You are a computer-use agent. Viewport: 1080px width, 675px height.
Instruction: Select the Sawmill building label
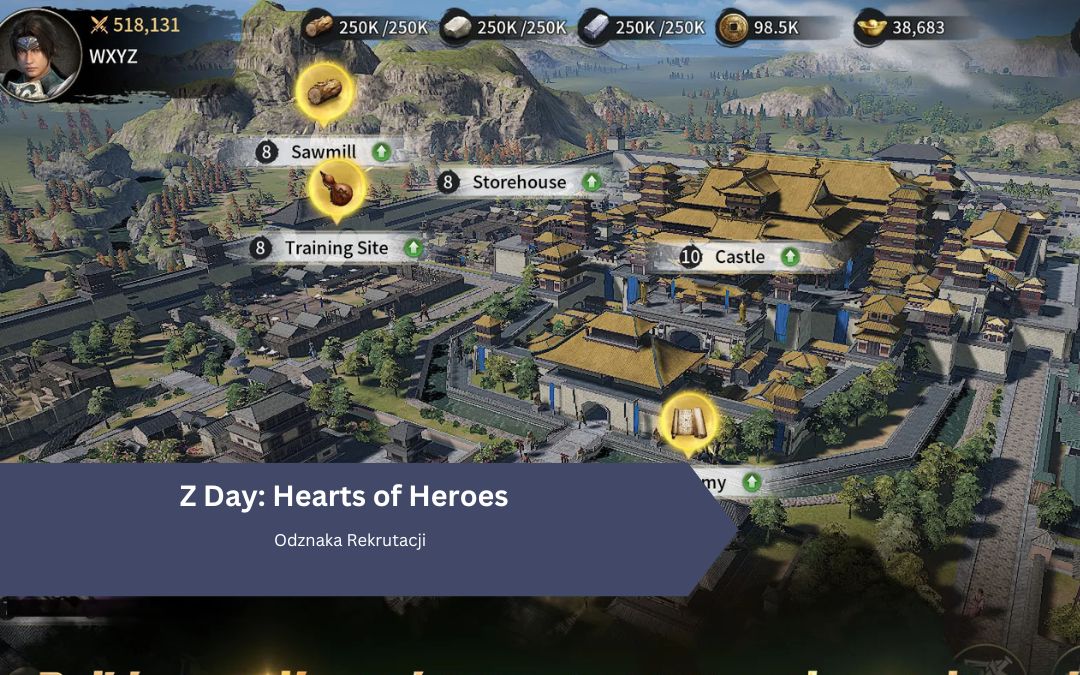tap(323, 152)
